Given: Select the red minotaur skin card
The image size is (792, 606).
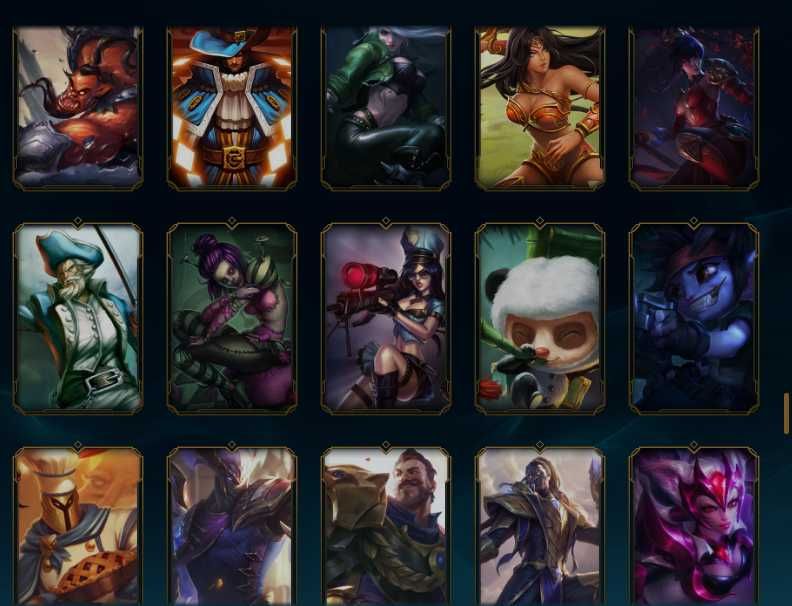Looking at the screenshot, I should point(78,108).
